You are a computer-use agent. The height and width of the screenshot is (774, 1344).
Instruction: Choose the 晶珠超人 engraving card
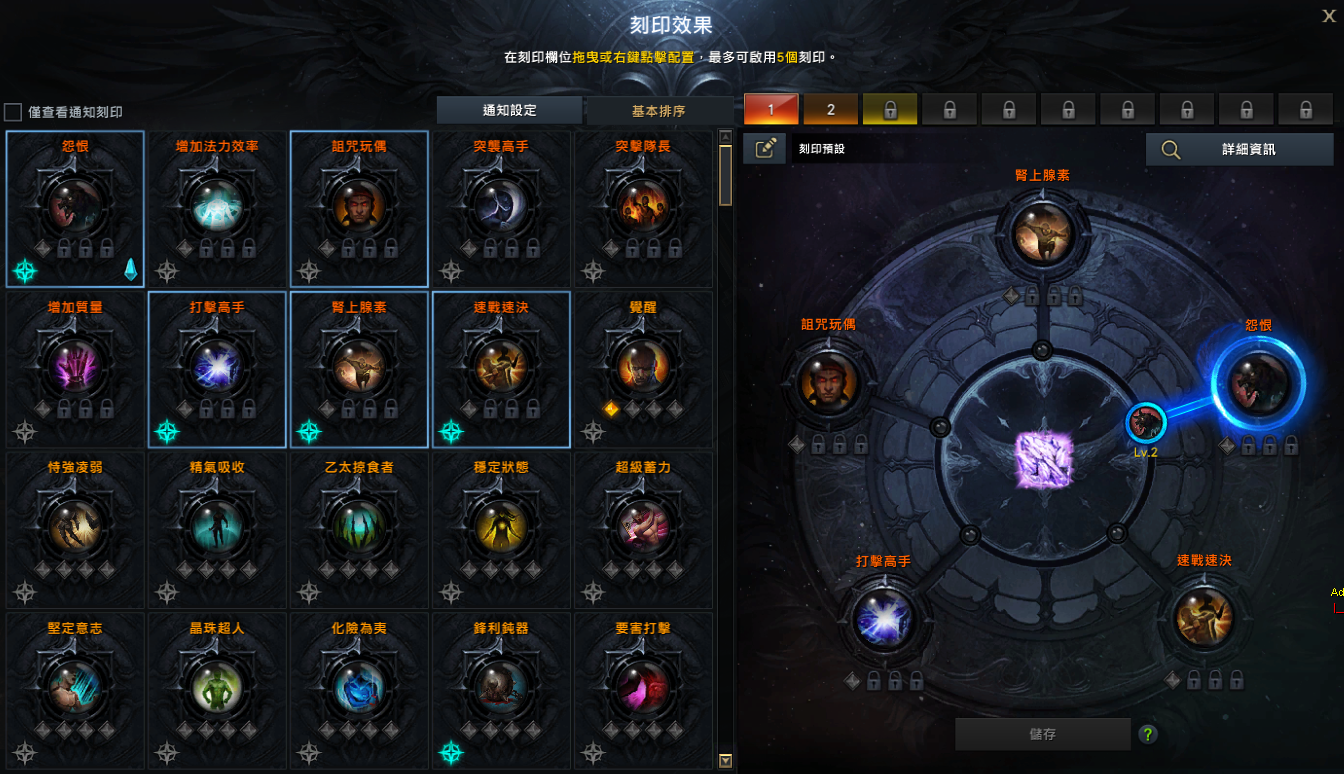coord(217,689)
